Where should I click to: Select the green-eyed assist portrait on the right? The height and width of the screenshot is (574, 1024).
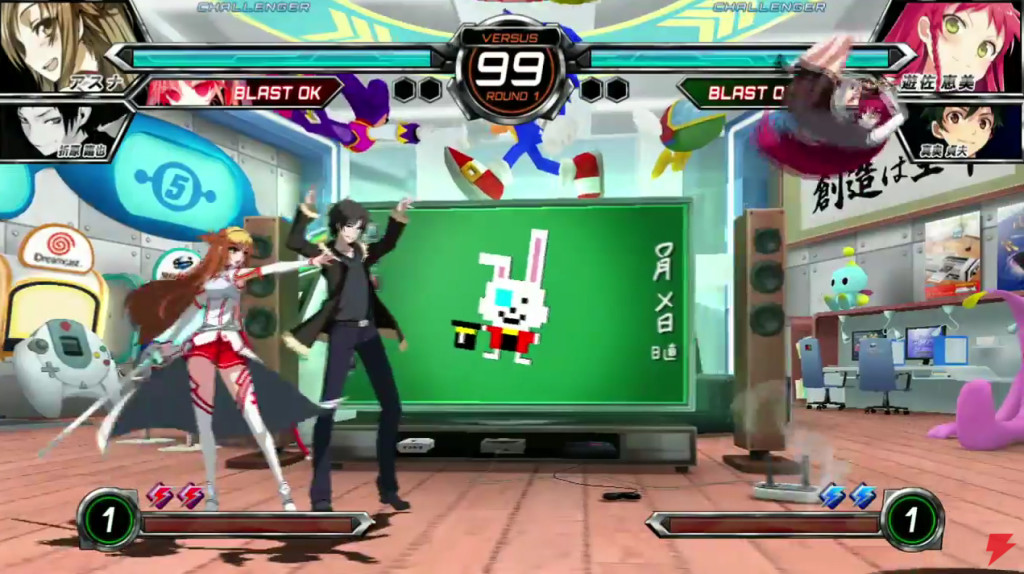(x=958, y=128)
